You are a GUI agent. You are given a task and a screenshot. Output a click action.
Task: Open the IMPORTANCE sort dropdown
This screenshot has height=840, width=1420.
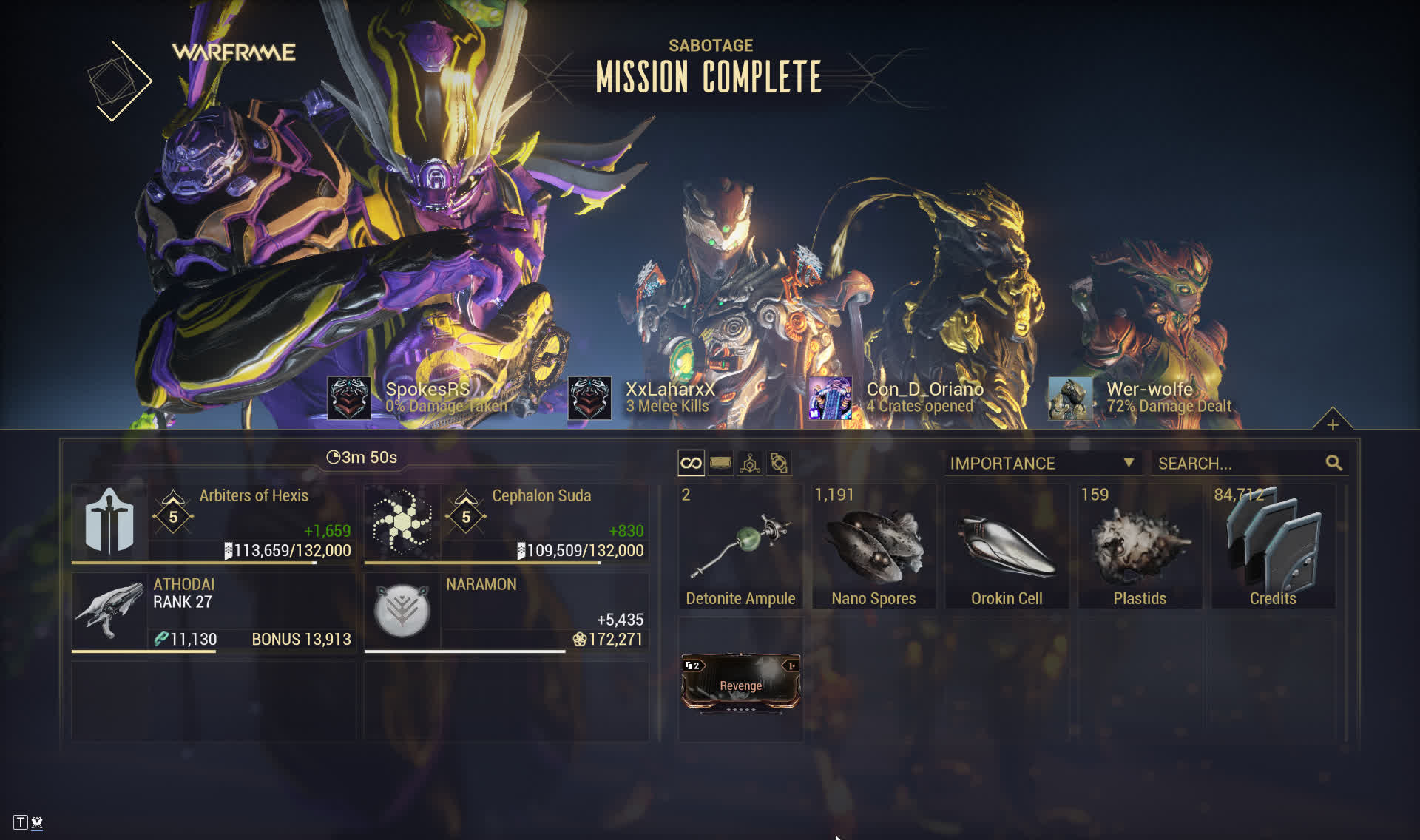click(1041, 464)
